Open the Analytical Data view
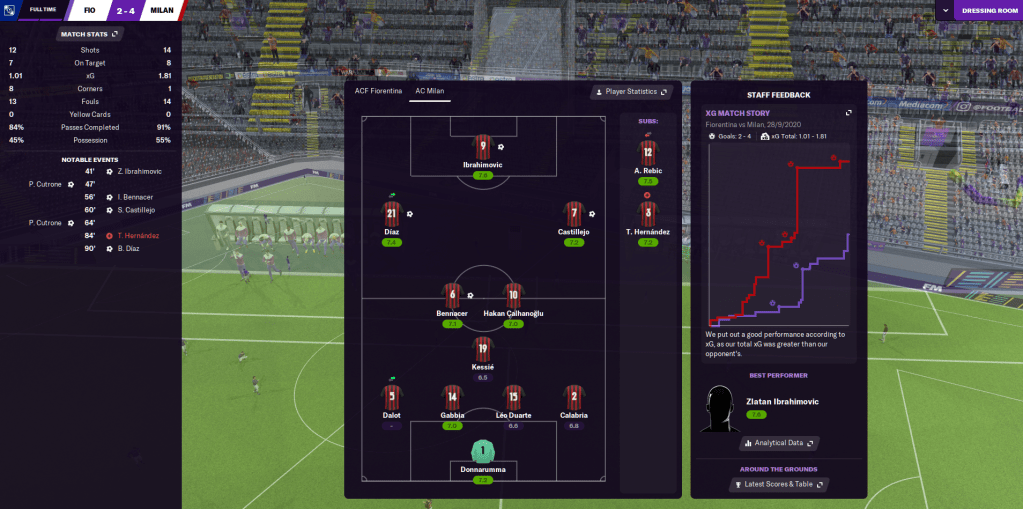 click(779, 443)
